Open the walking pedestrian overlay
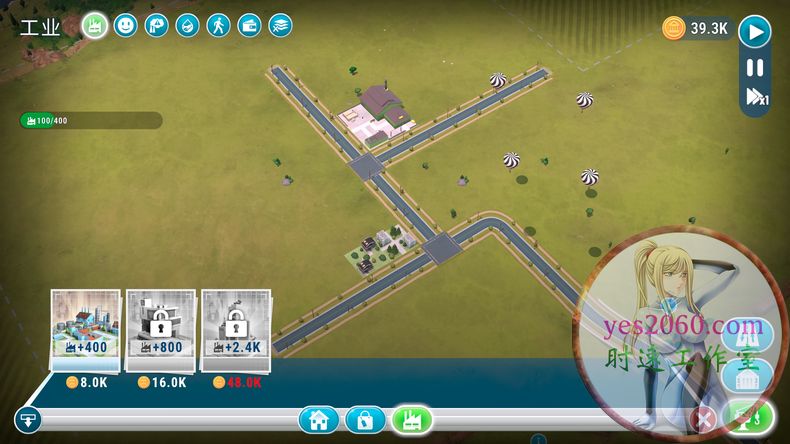 [x=218, y=25]
